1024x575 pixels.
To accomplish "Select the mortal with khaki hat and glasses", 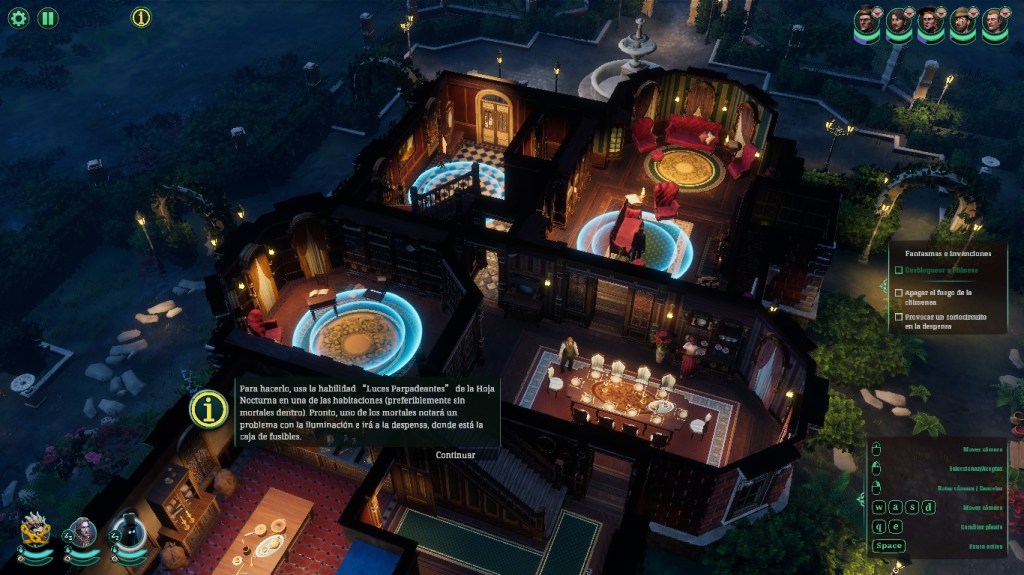I will 963,21.
